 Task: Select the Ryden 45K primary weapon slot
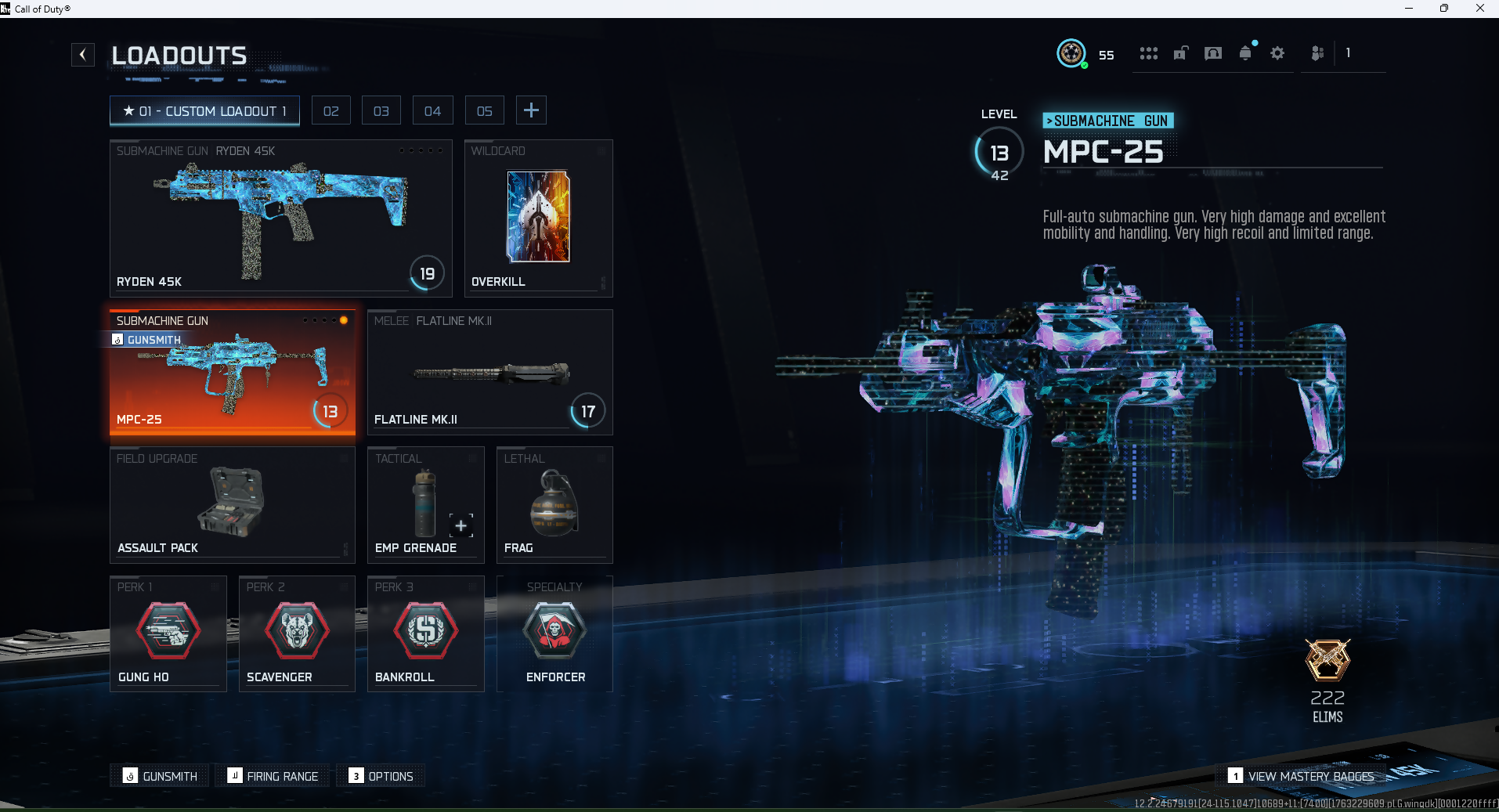280,218
